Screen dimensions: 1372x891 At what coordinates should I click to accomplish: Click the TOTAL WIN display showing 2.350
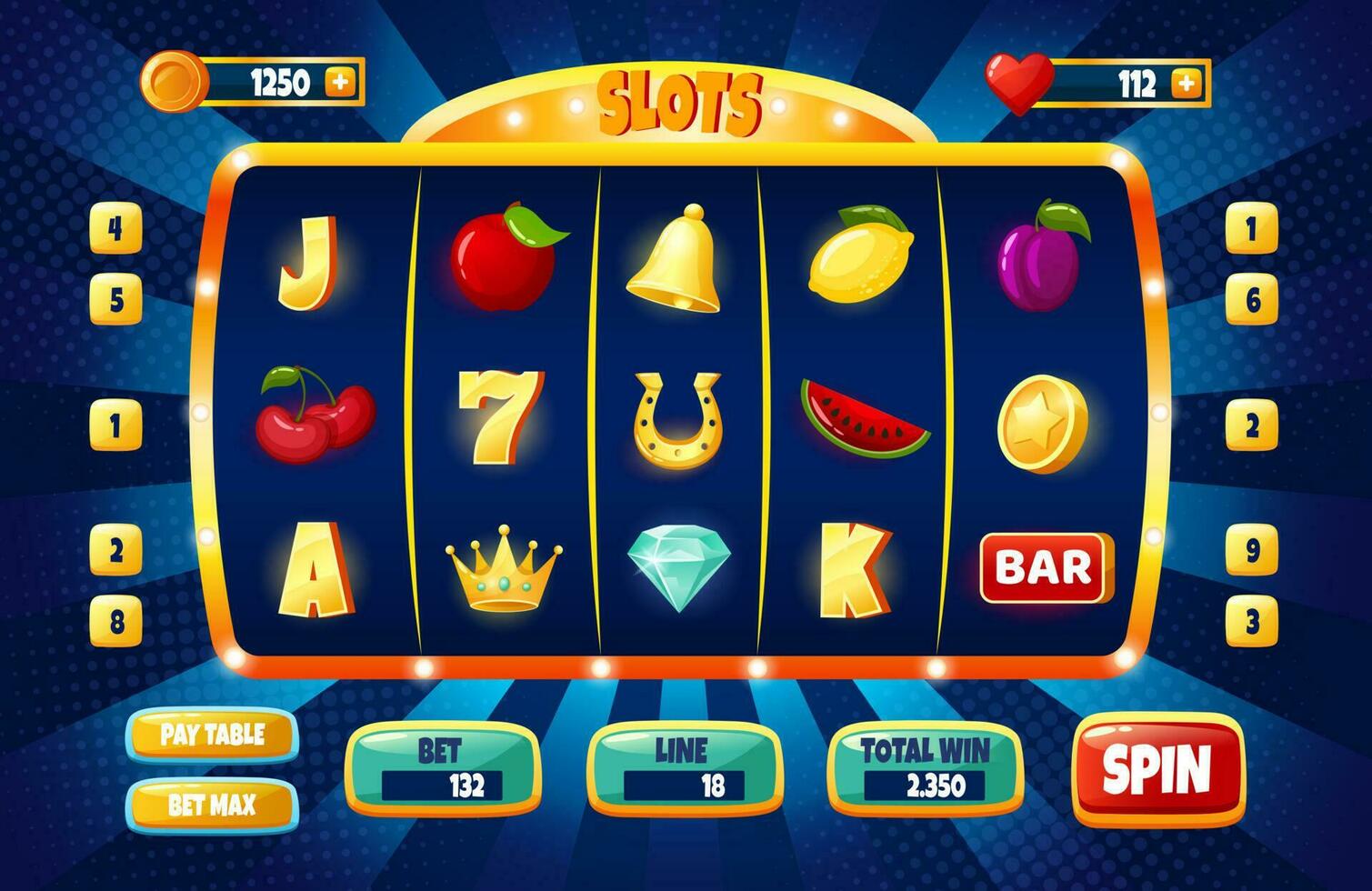pyautogui.click(x=928, y=783)
